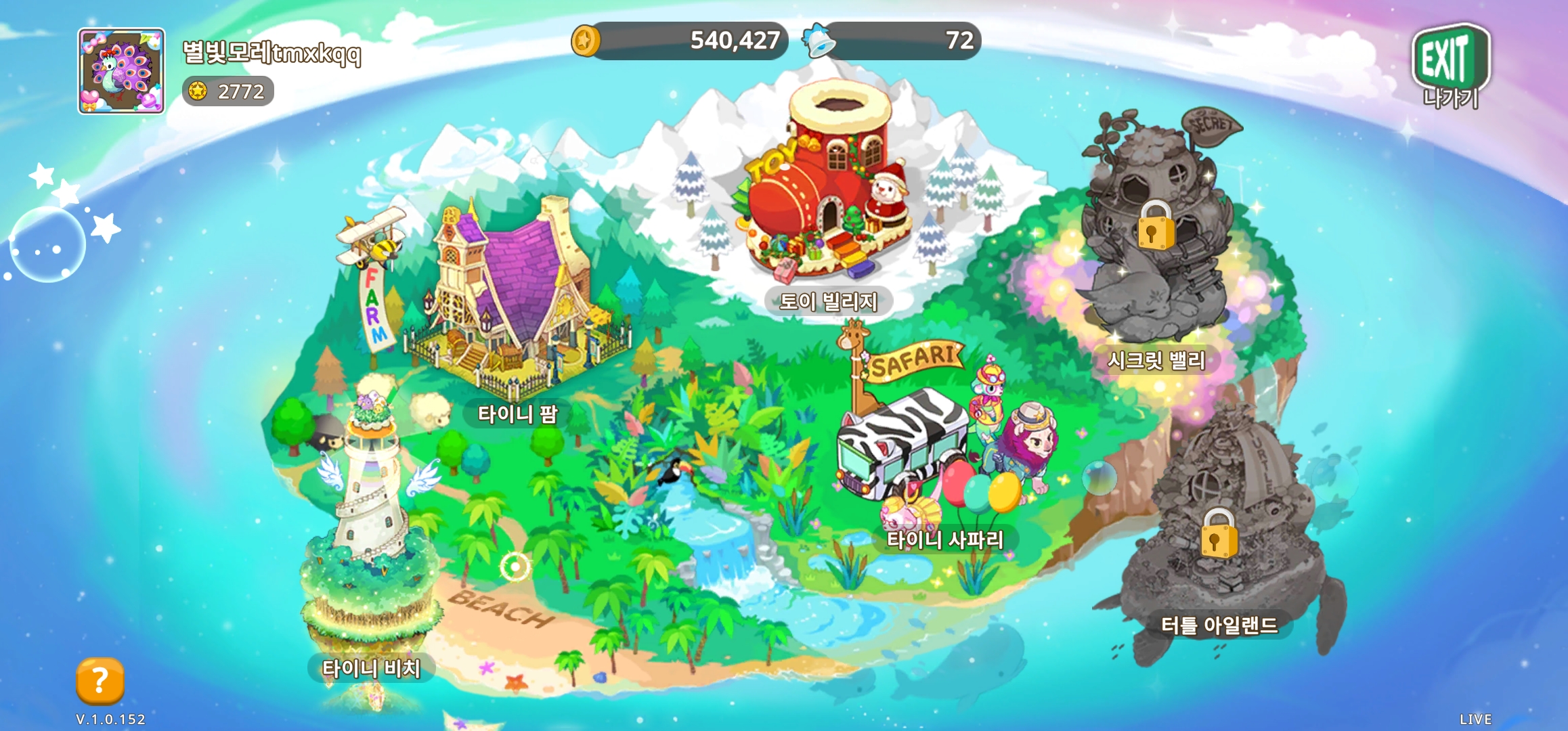Open the orange question mark help

[x=100, y=680]
